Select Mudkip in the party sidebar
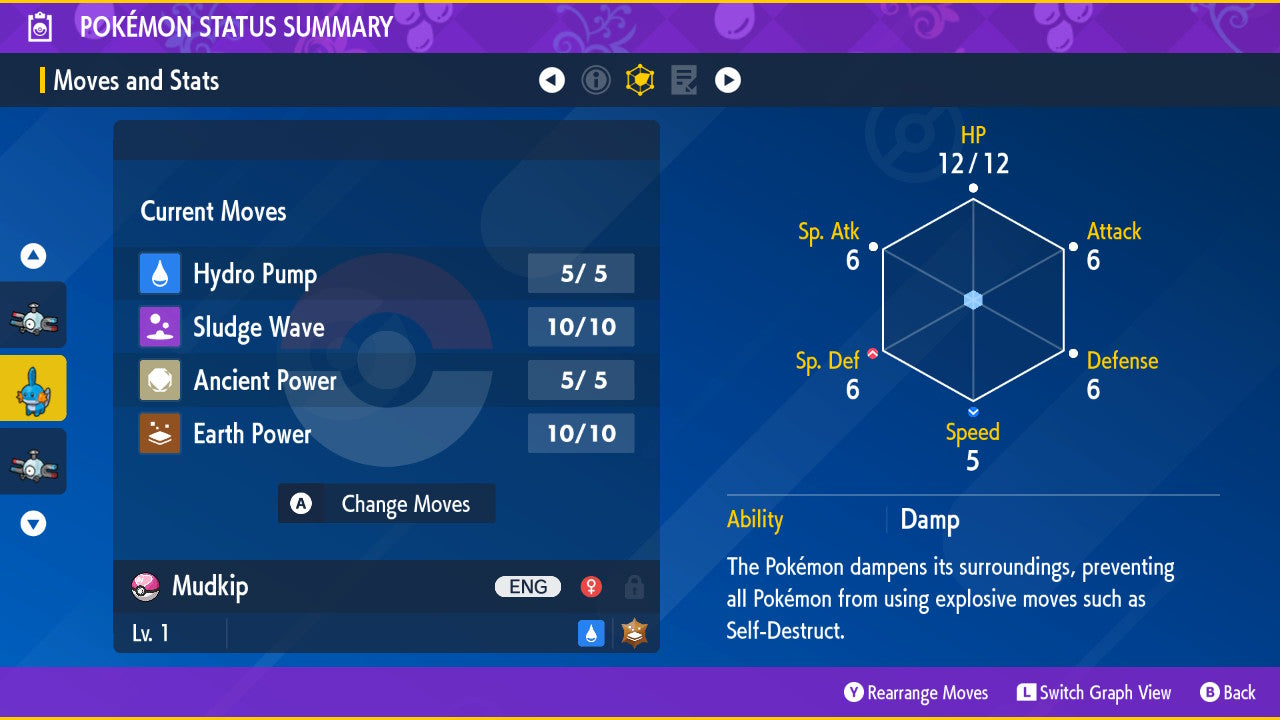Image resolution: width=1280 pixels, height=720 pixels. 33,388
